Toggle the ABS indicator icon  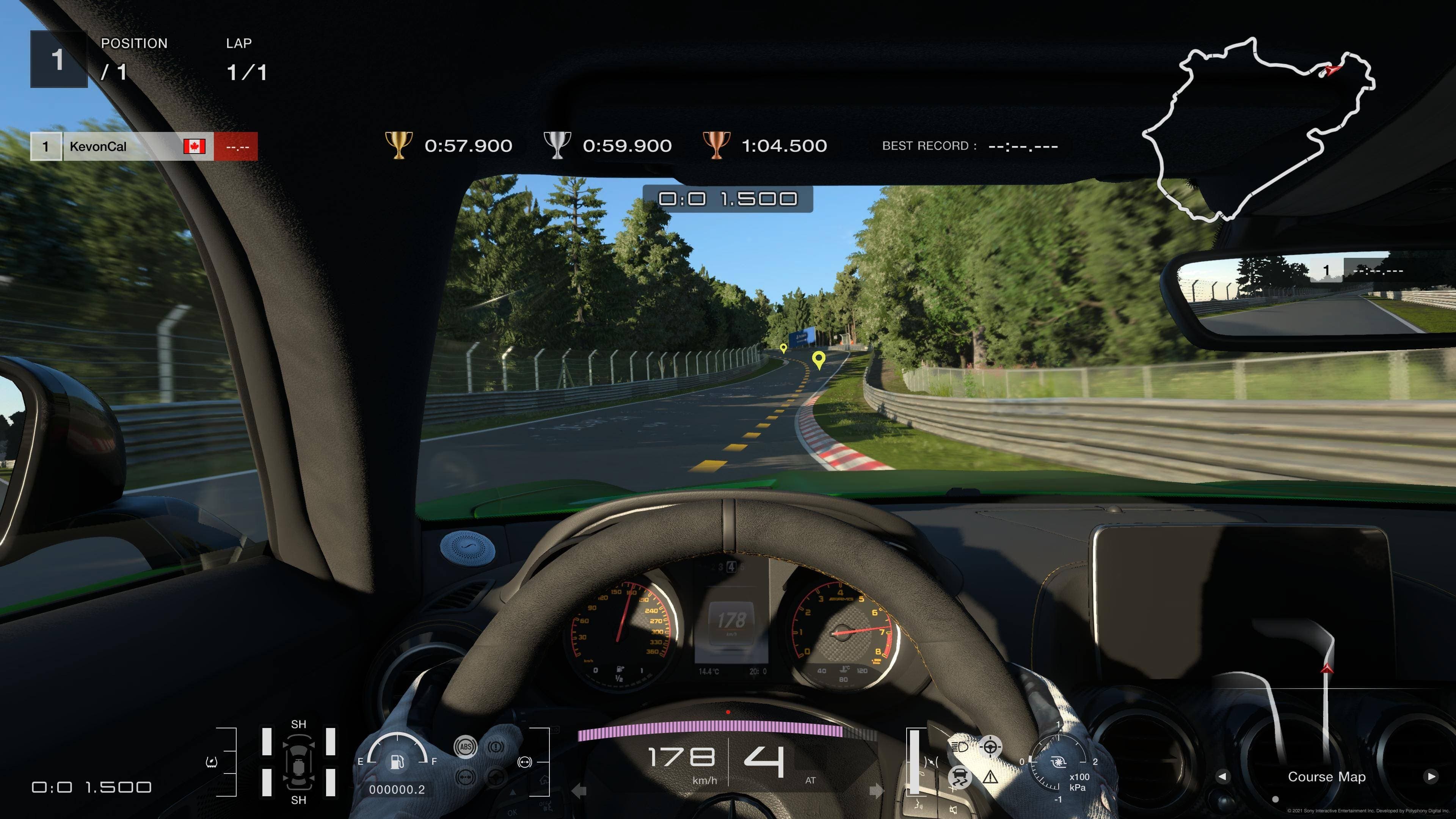pyautogui.click(x=465, y=747)
